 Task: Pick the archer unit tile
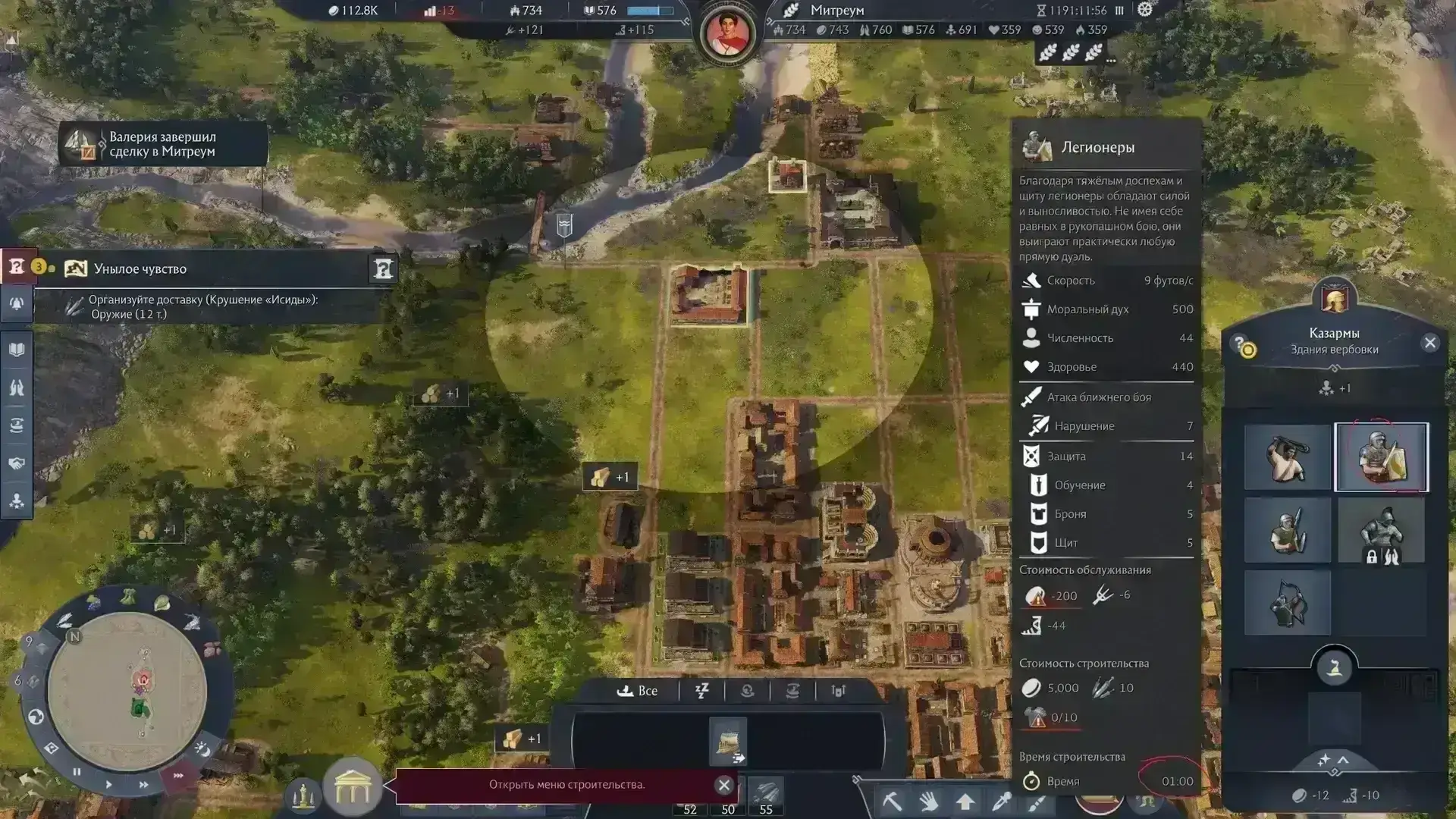(x=1287, y=603)
